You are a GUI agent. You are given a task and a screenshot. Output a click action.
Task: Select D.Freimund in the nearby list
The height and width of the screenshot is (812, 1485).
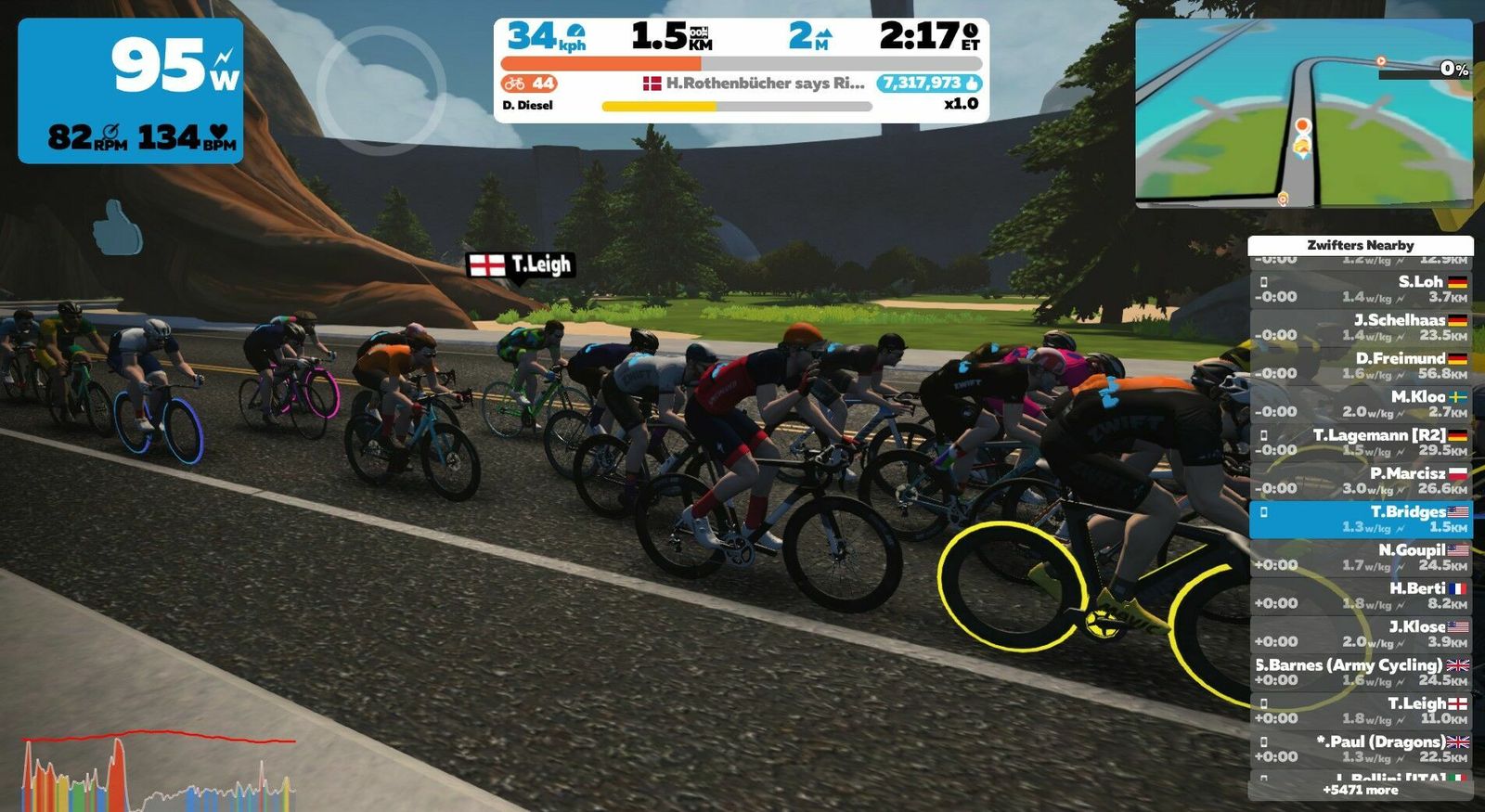click(x=1360, y=366)
